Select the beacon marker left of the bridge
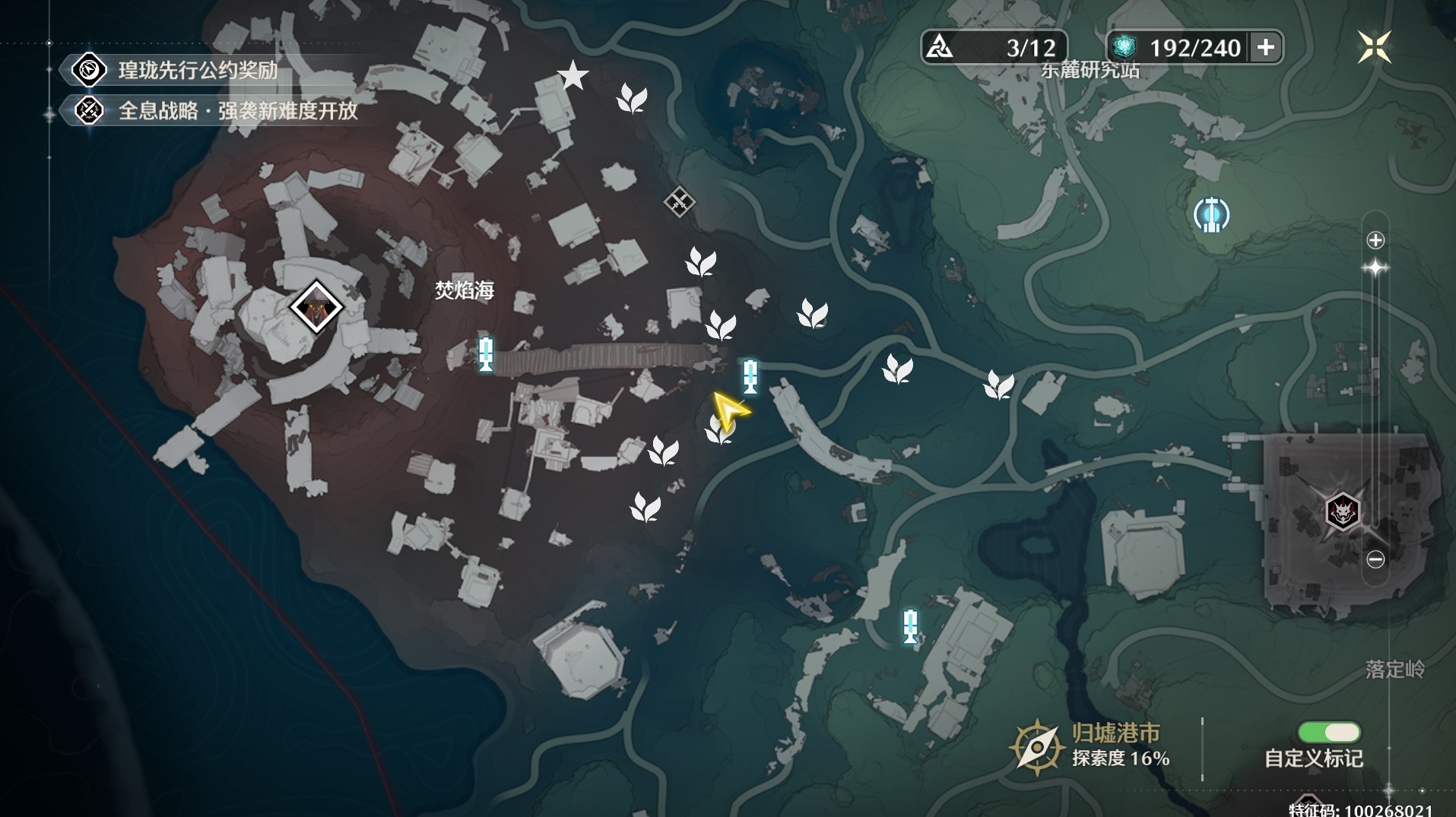1456x817 pixels. point(486,354)
